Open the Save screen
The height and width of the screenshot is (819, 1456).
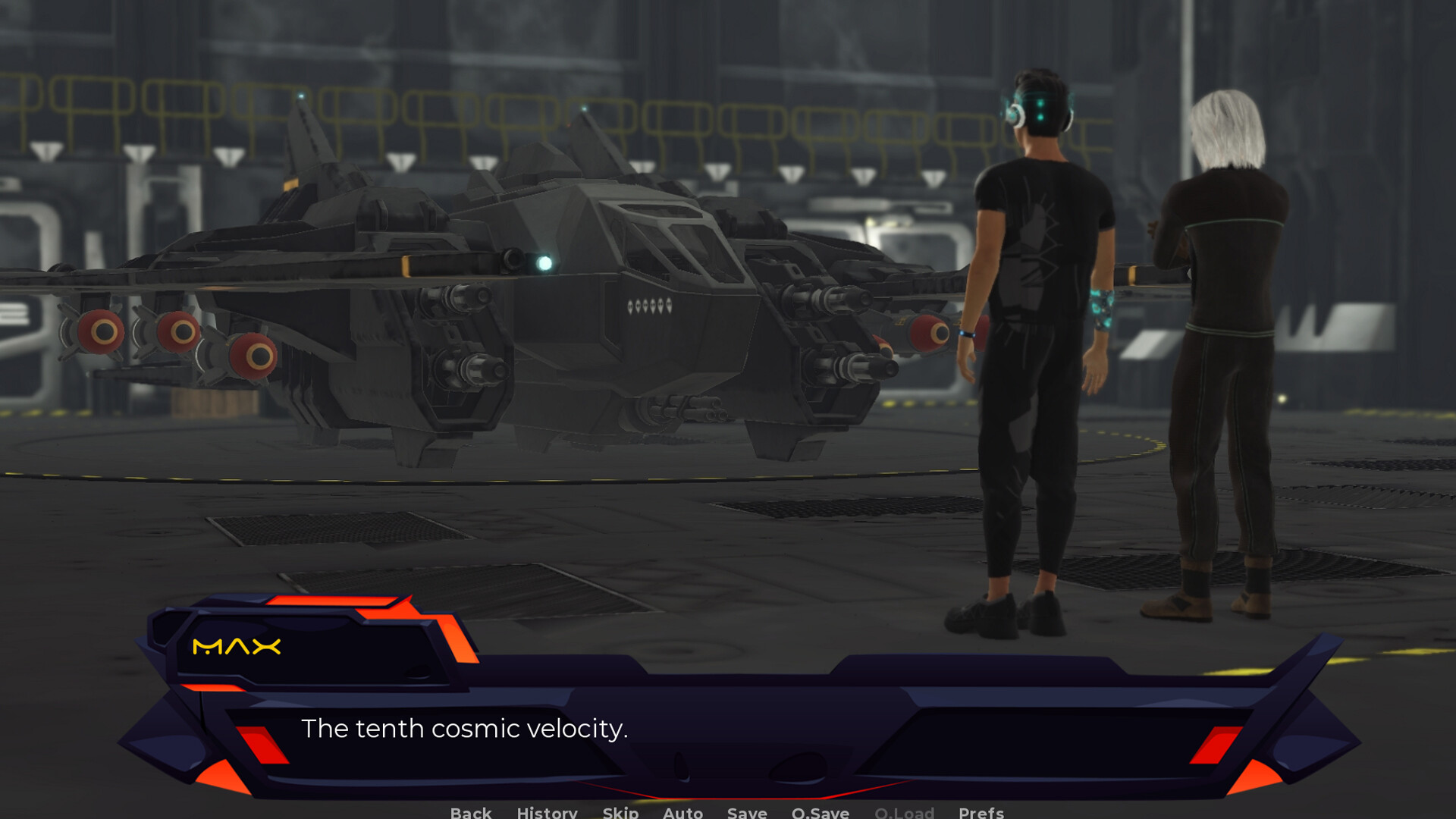coord(746,812)
